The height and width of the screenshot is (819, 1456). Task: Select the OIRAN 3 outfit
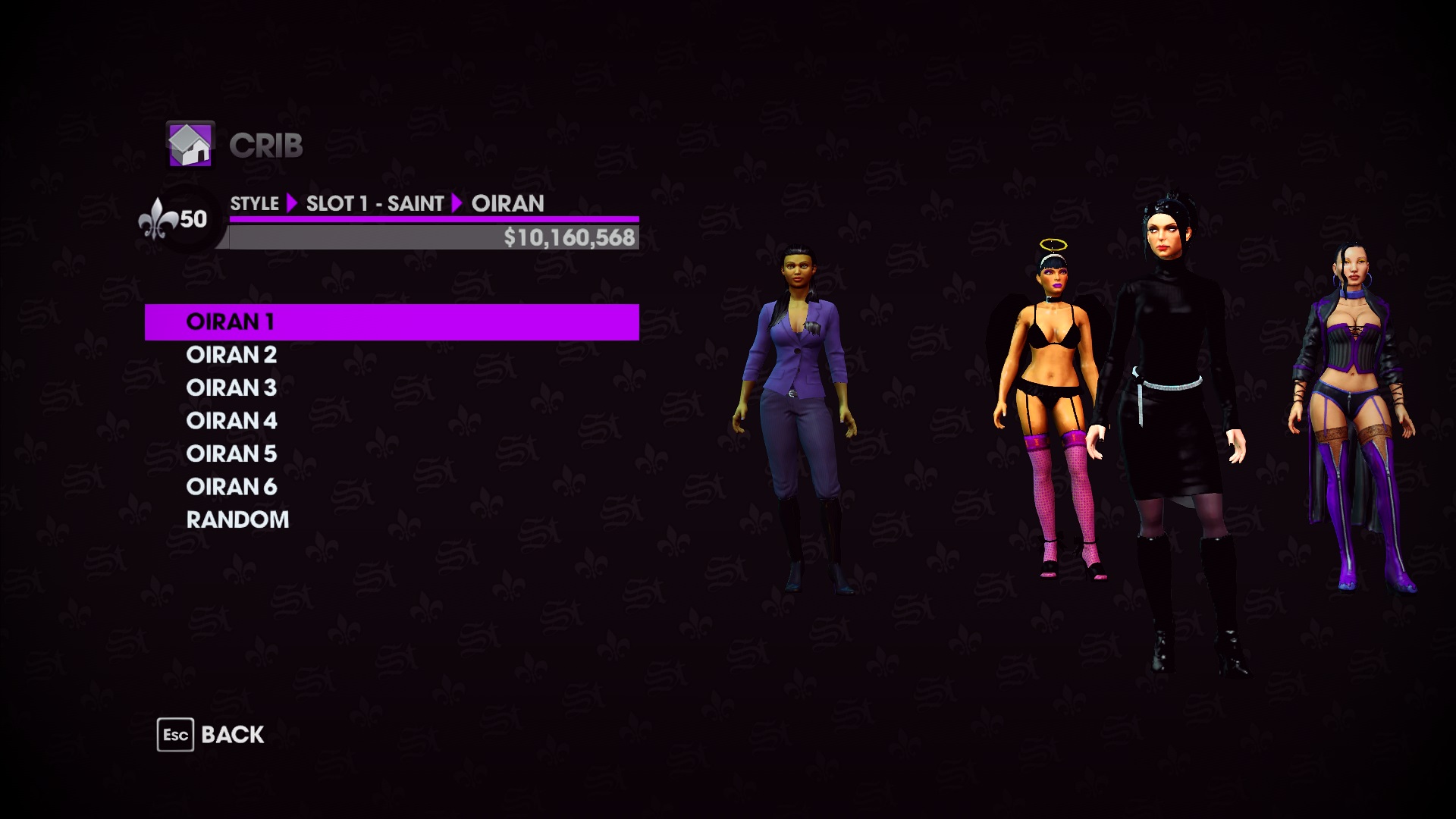pos(232,388)
